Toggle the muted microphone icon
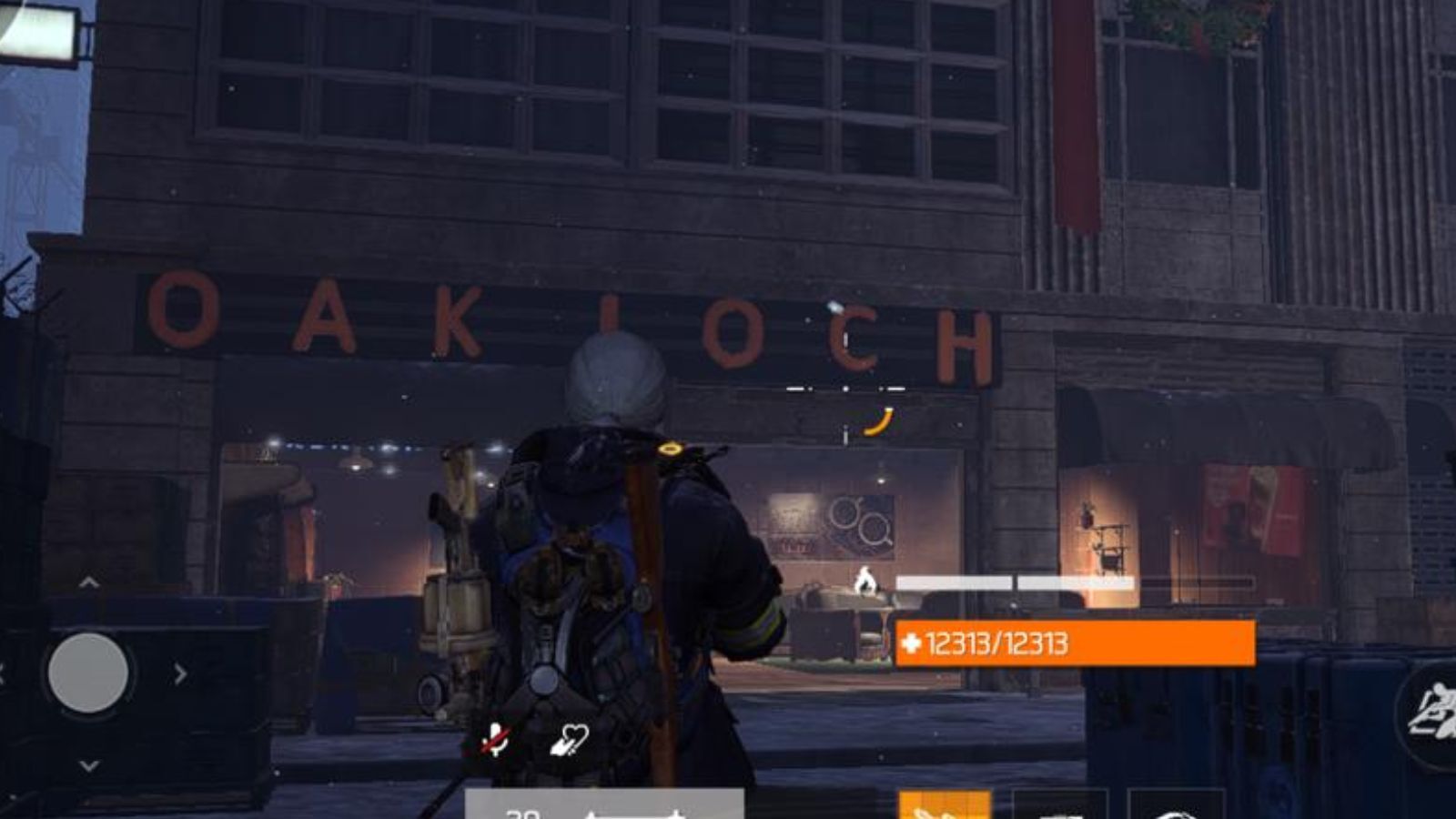This screenshot has width=1456, height=819. click(x=496, y=739)
